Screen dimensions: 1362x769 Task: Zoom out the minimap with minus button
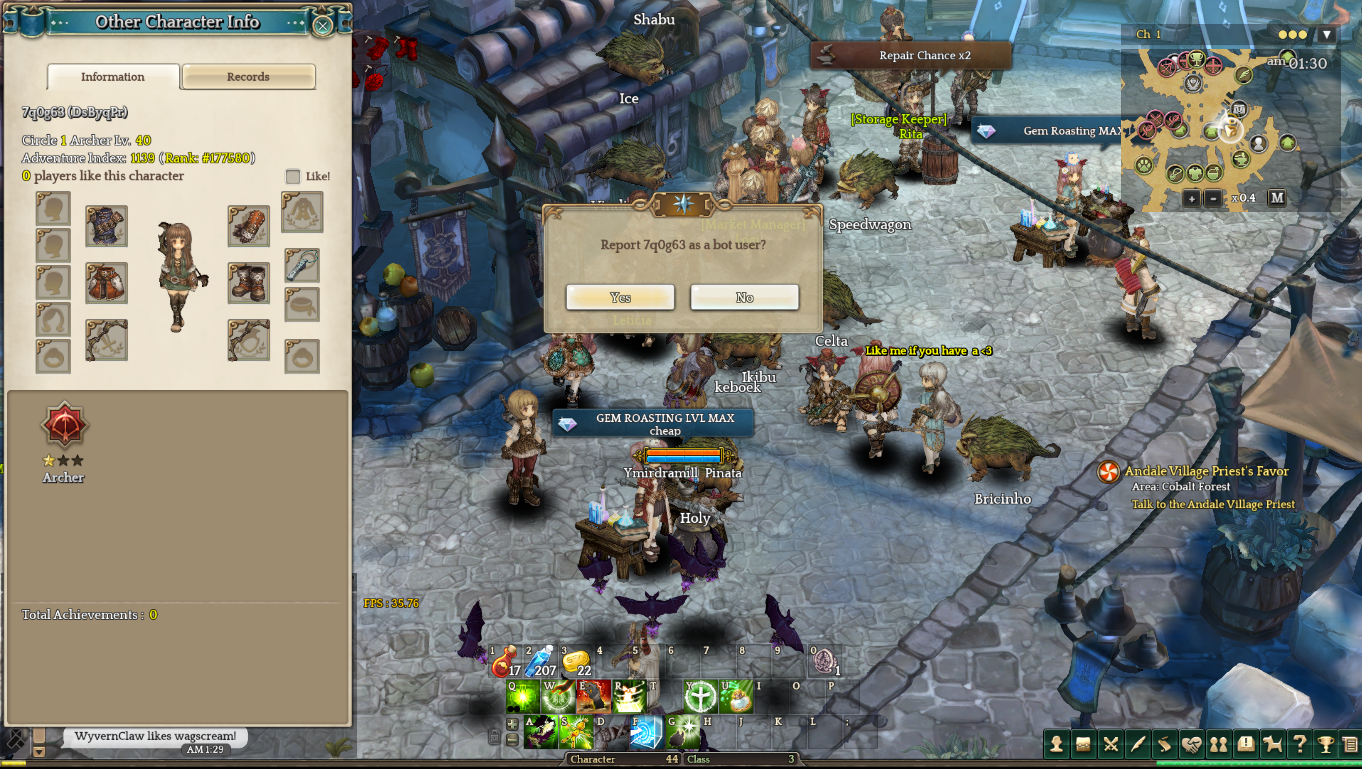click(x=1212, y=198)
